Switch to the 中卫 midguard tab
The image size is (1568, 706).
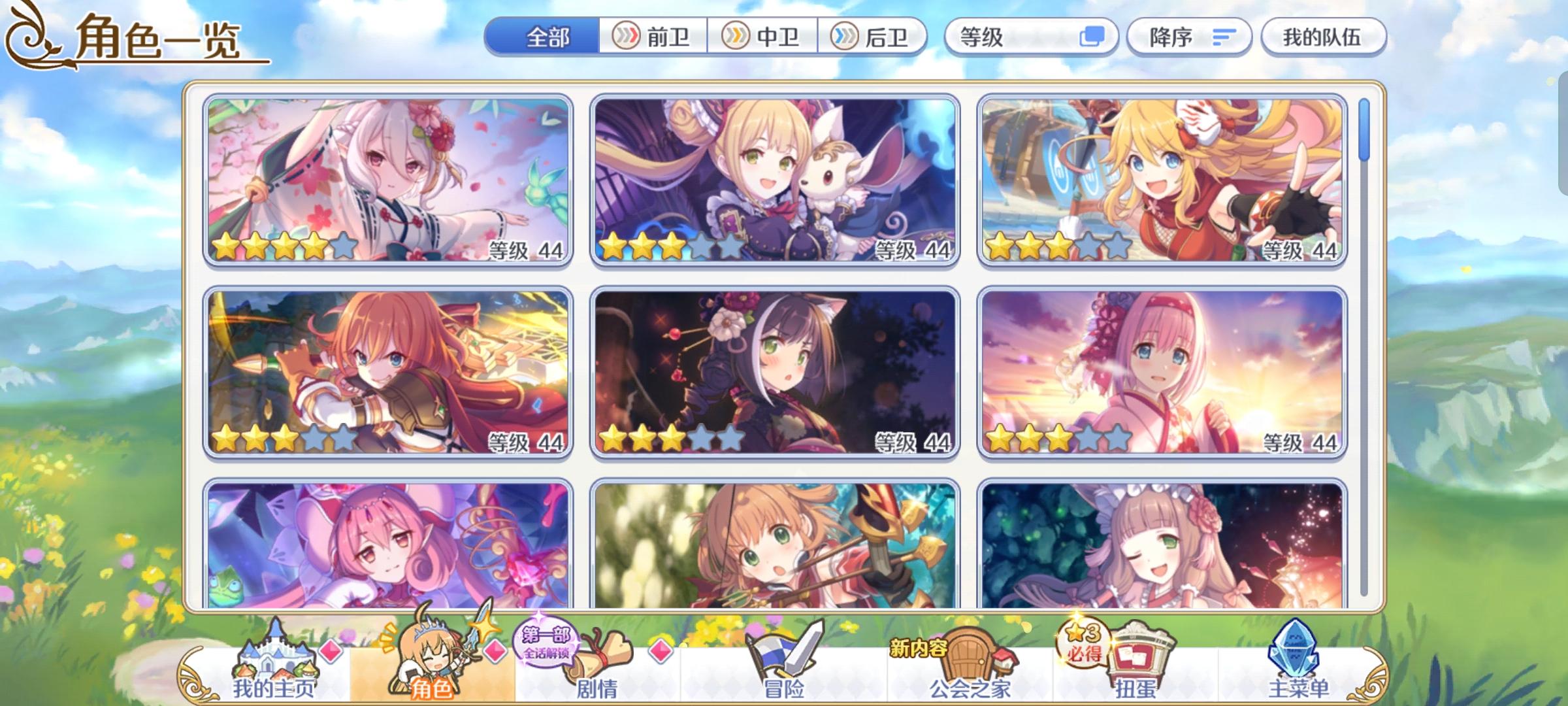[x=764, y=37]
